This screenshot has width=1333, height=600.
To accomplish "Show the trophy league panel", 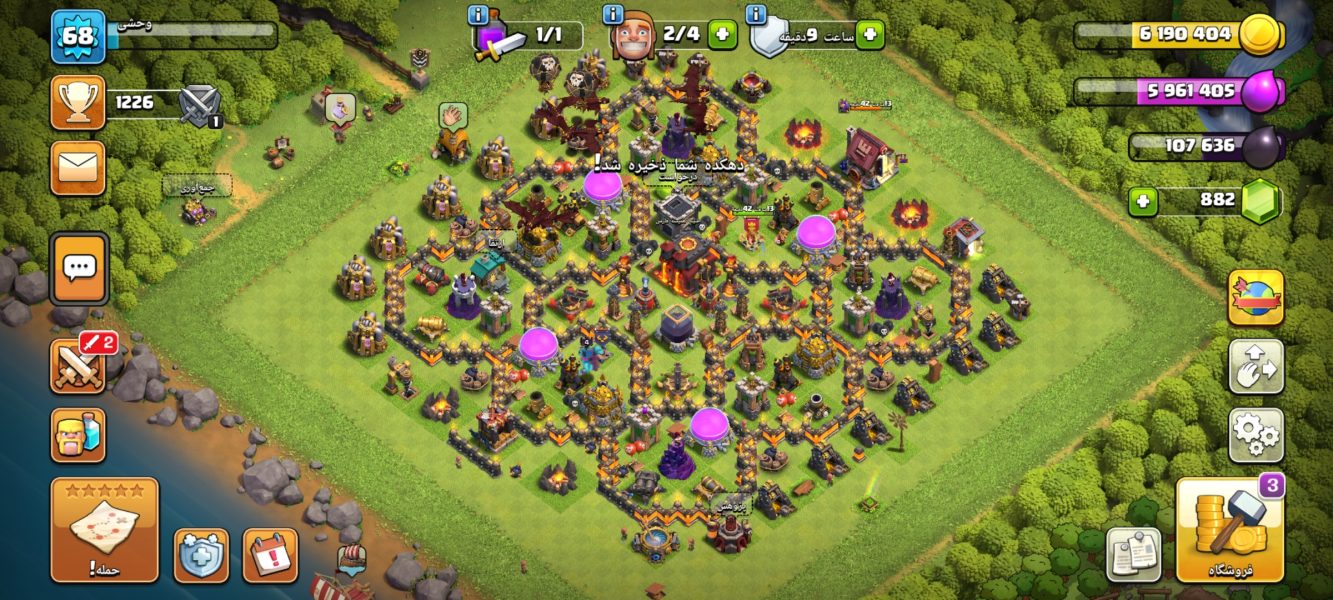I will [x=78, y=102].
